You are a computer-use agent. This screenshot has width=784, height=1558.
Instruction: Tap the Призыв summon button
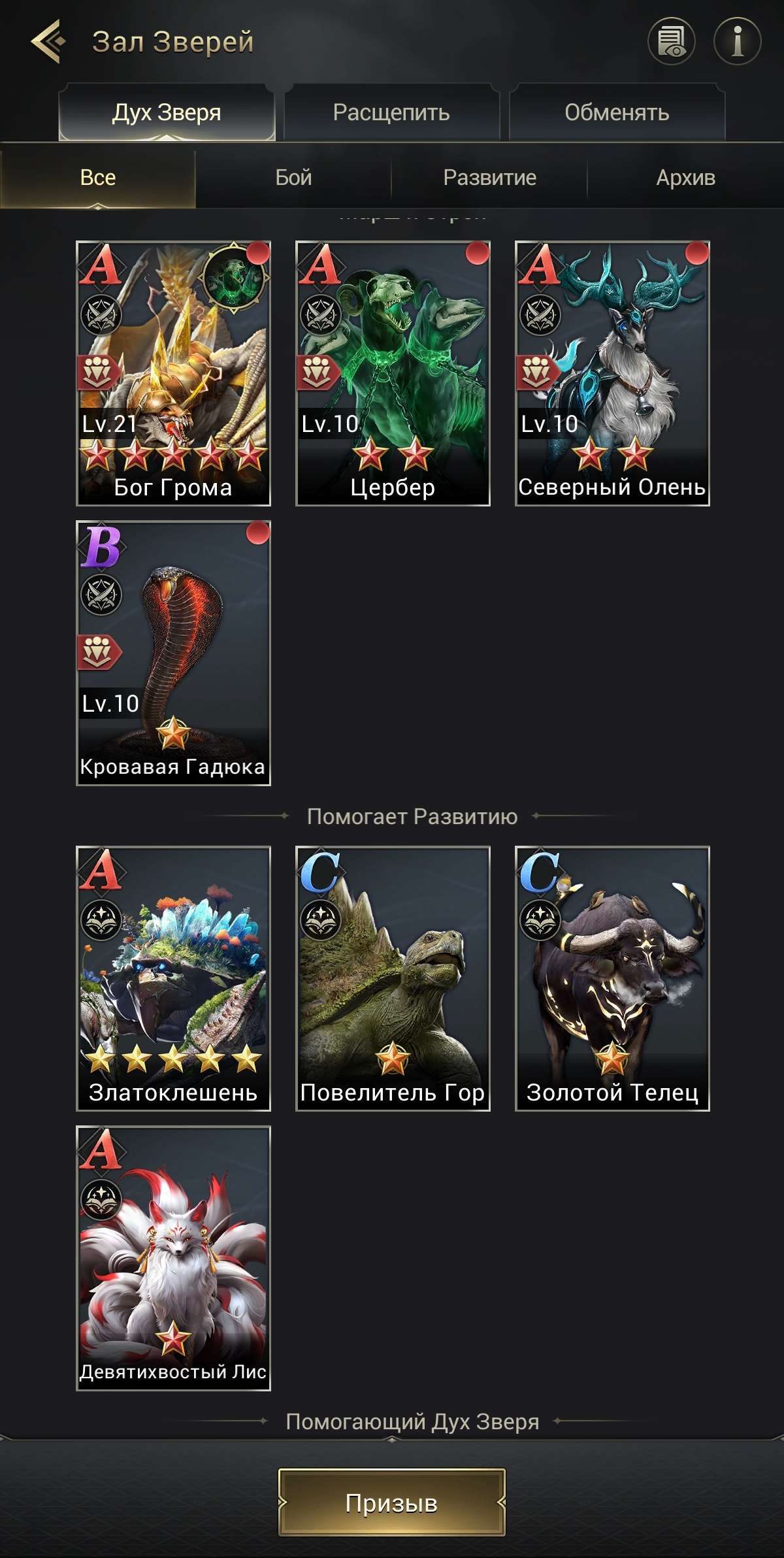(391, 1502)
